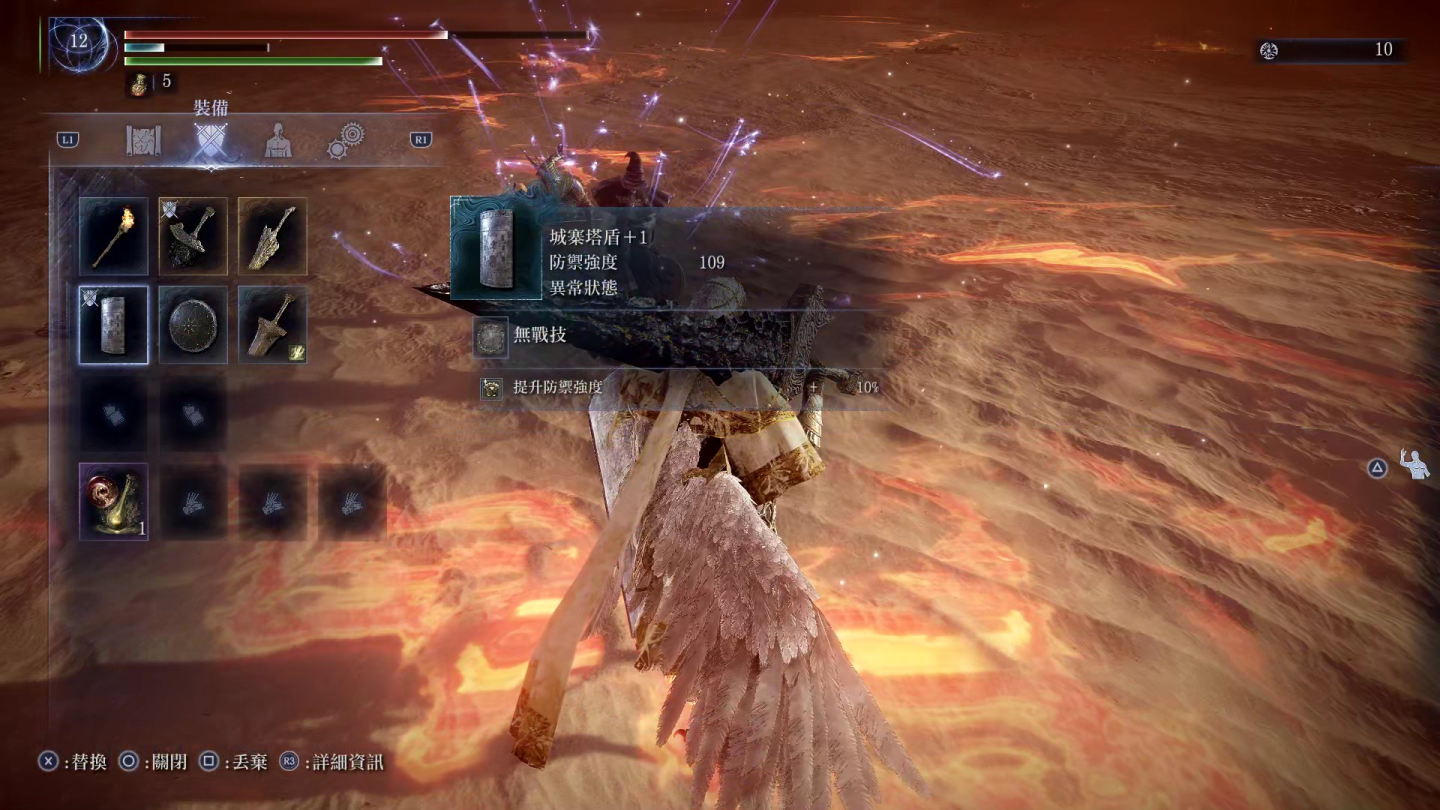Click the flask icon under the status bars
The image size is (1440, 810).
(139, 84)
